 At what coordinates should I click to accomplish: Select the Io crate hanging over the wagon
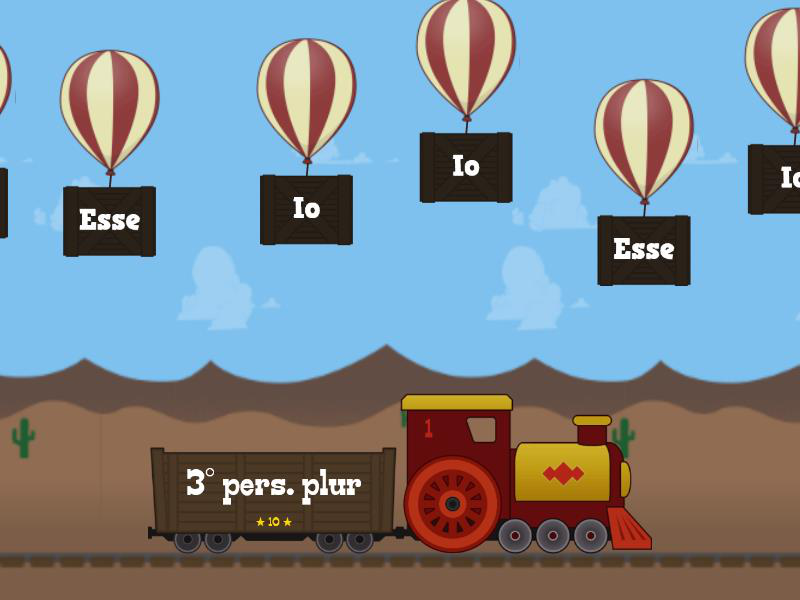[x=306, y=209]
